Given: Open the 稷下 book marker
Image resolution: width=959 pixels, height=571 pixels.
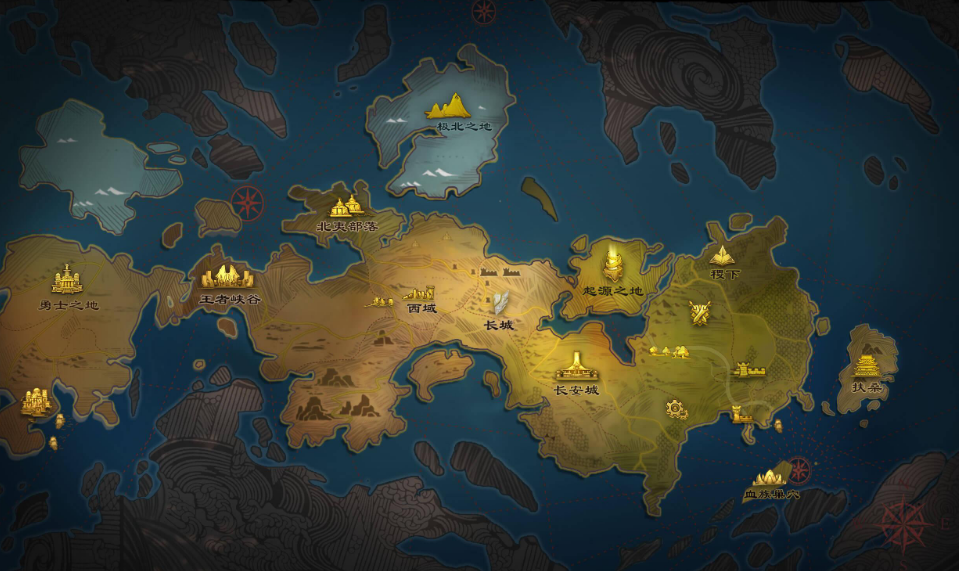Looking at the screenshot, I should tap(722, 254).
